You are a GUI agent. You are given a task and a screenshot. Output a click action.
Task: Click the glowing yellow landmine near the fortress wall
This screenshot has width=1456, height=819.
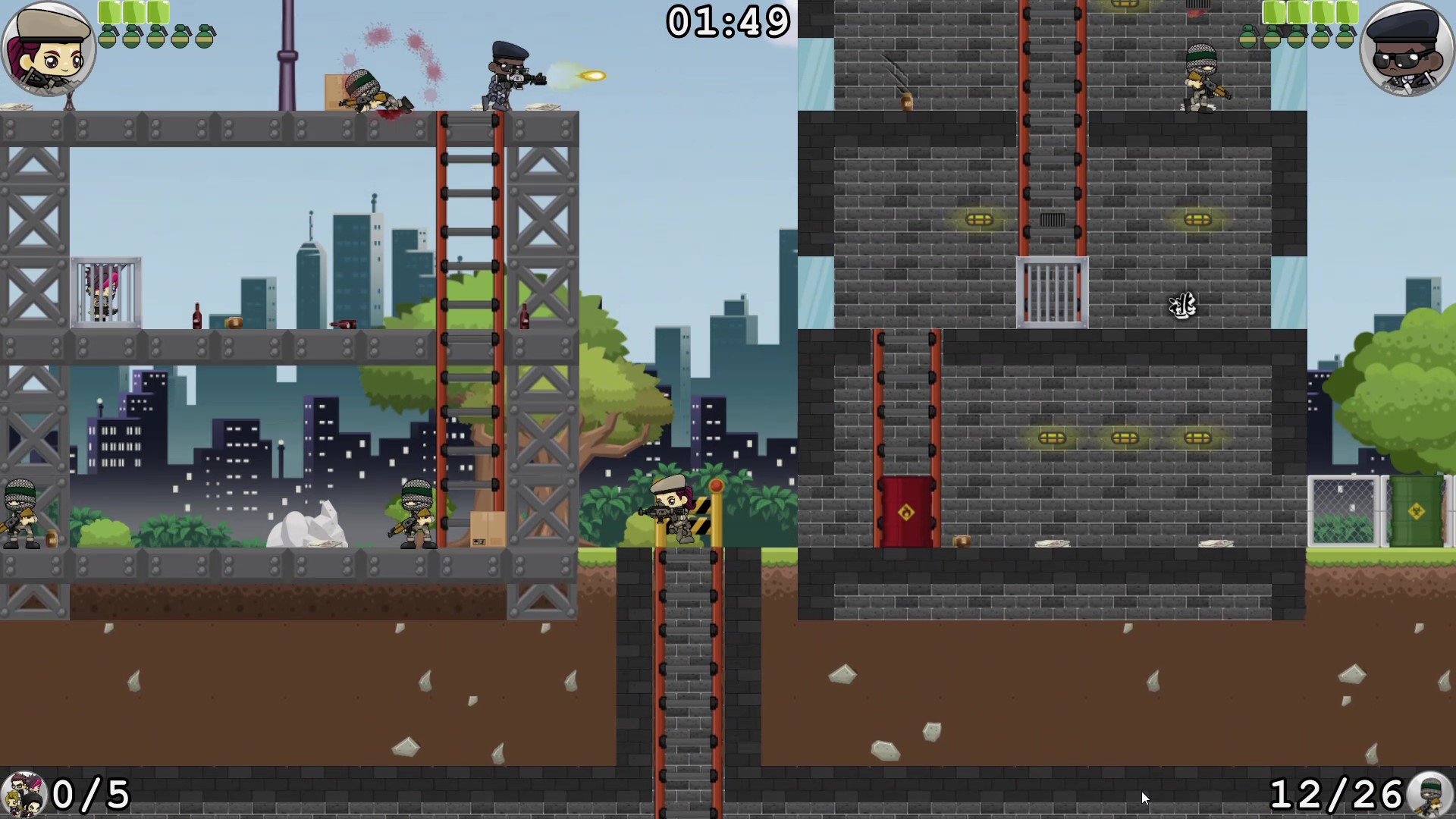[981, 220]
